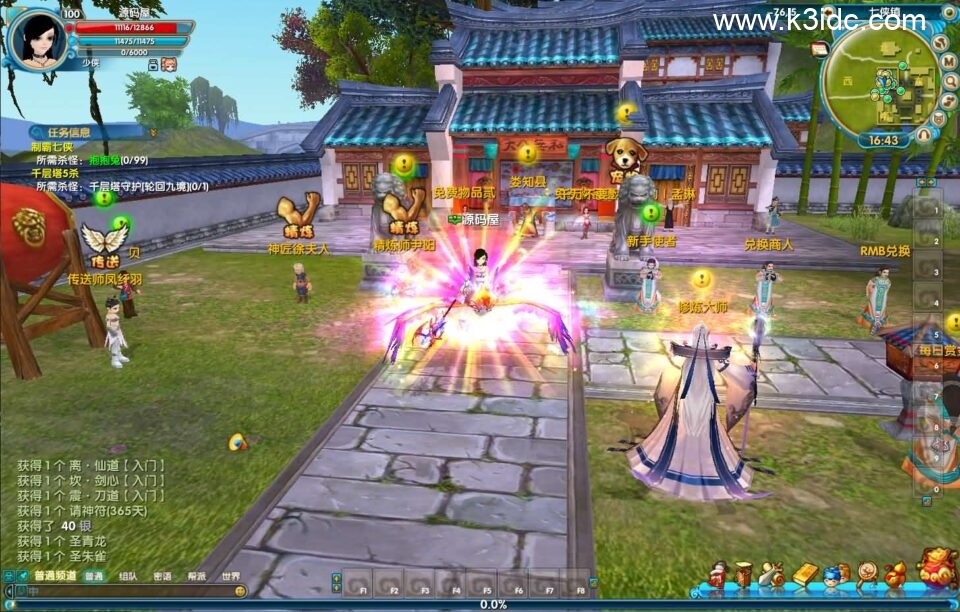Image resolution: width=960 pixels, height=612 pixels.
Task: Switch to the 组队 chat tab
Action: click(x=128, y=576)
